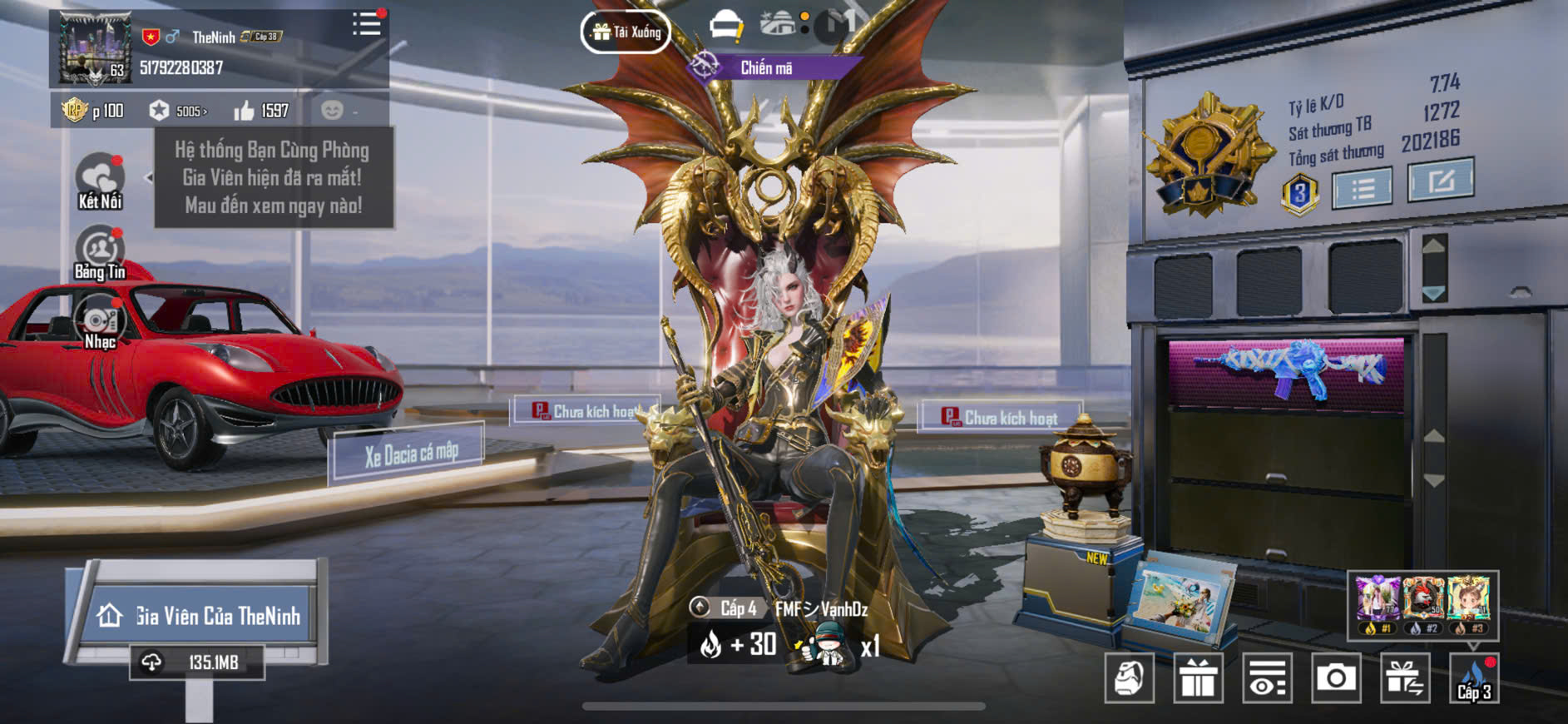Open the backpack inventory icon

(x=1129, y=678)
